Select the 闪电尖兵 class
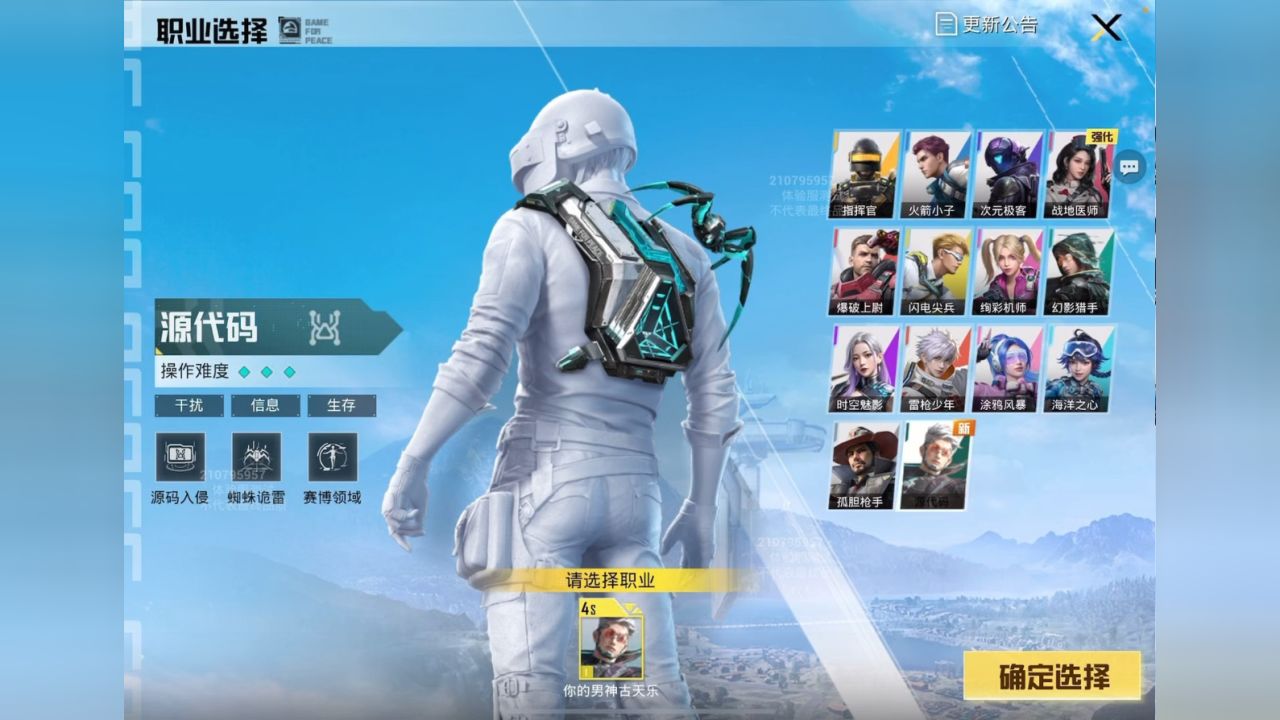The image size is (1280, 720). [936, 271]
